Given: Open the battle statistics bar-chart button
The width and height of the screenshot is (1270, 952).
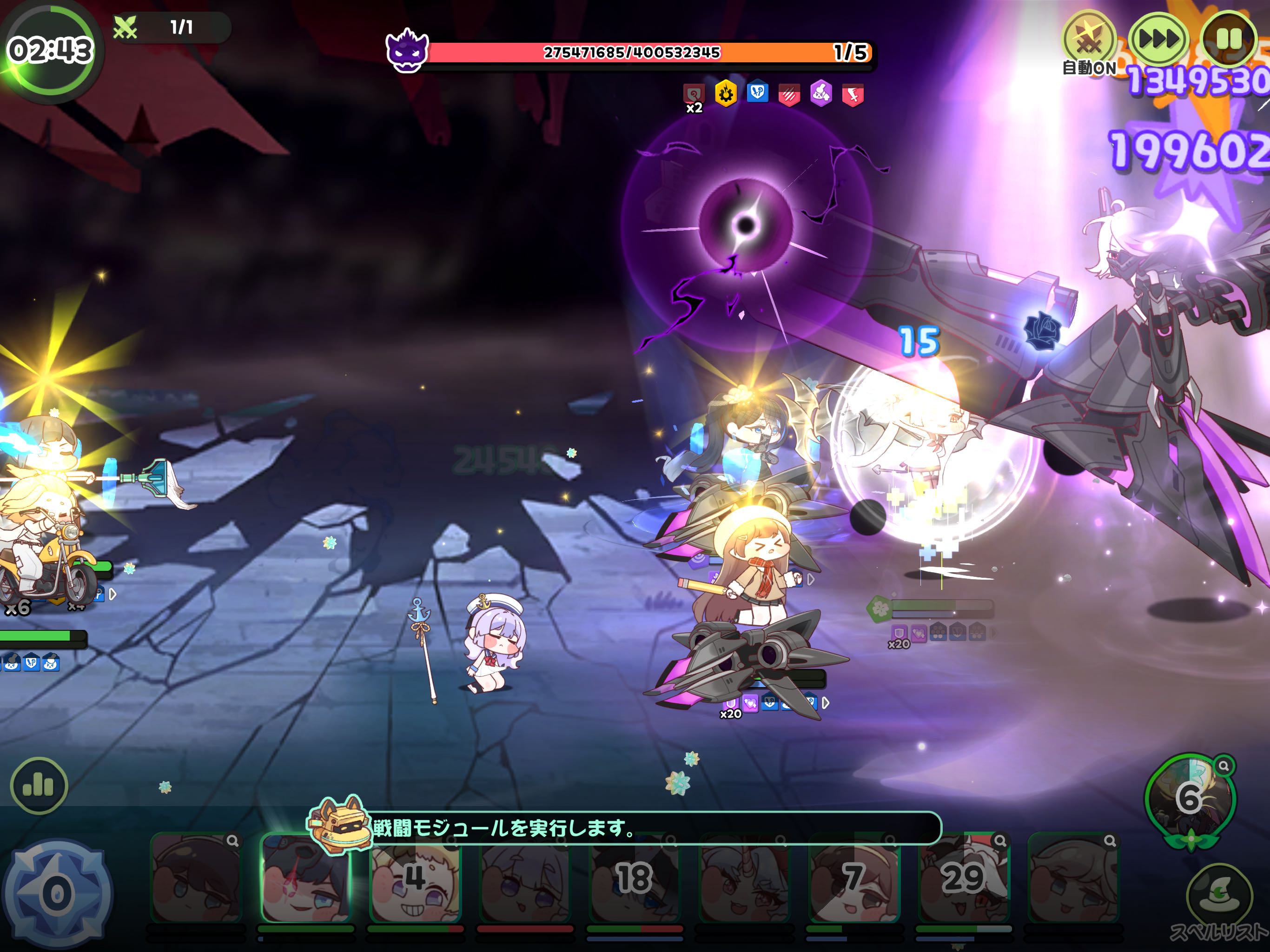Looking at the screenshot, I should click(39, 786).
